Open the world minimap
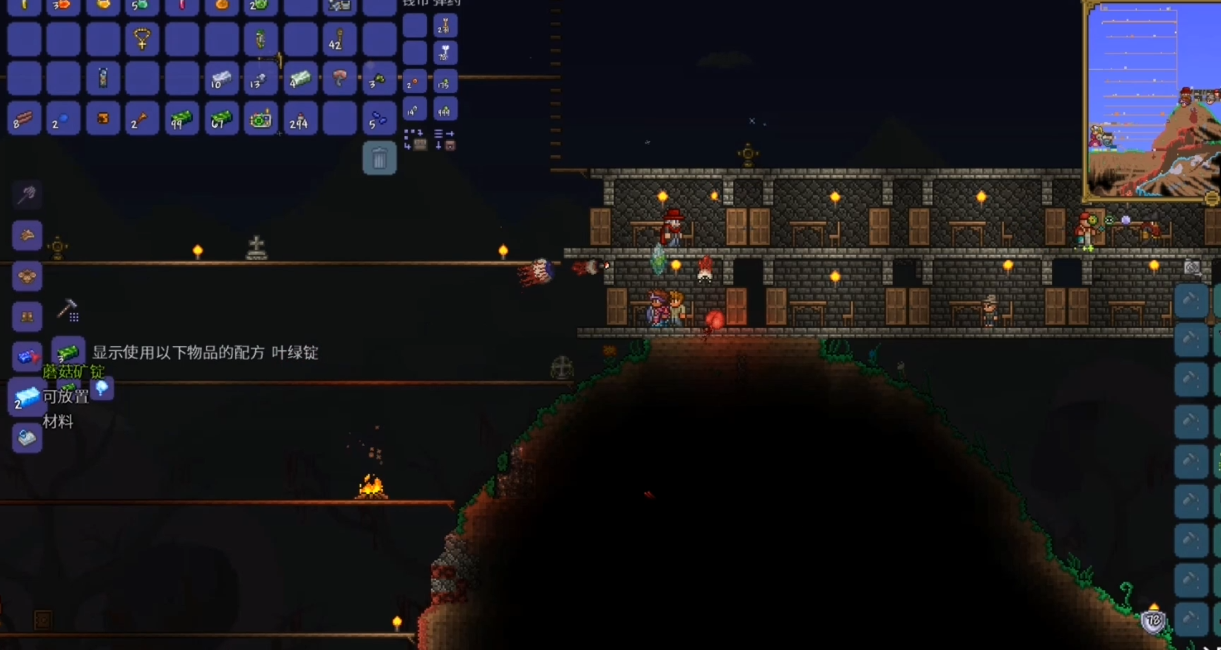 1150,100
